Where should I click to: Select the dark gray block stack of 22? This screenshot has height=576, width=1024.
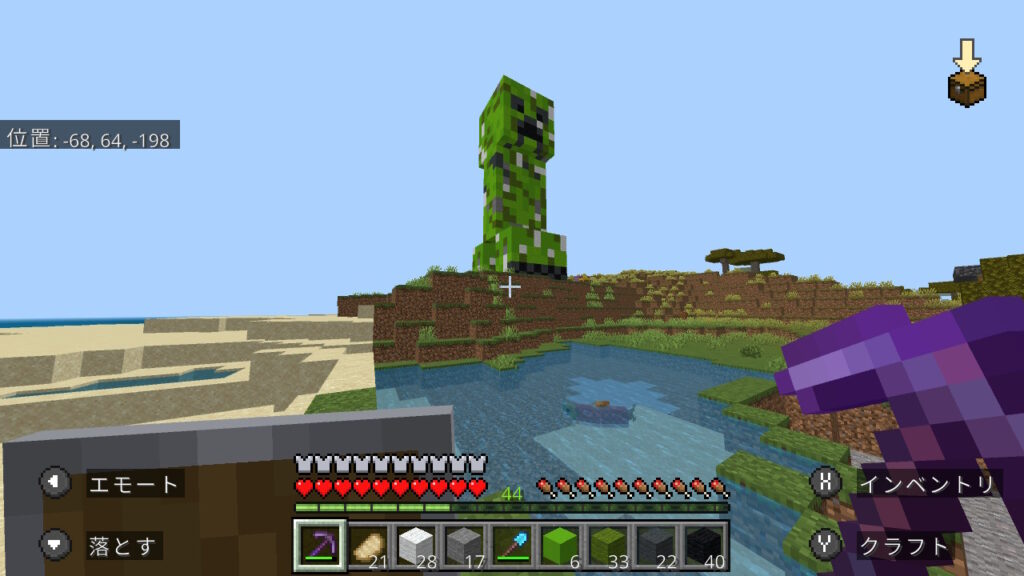(x=655, y=546)
